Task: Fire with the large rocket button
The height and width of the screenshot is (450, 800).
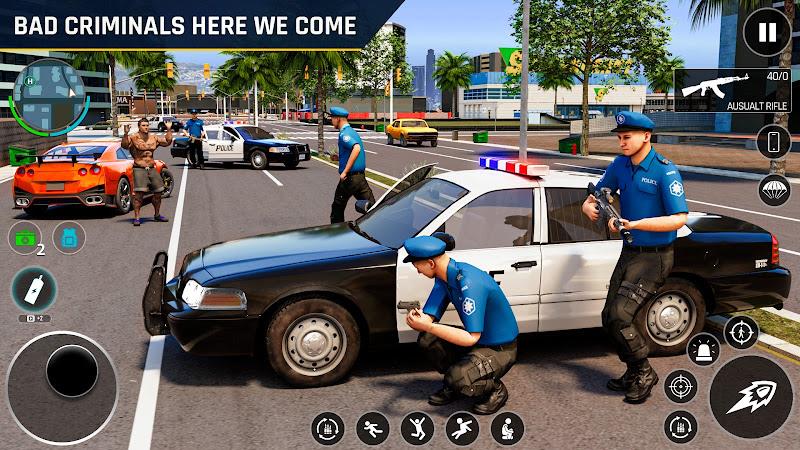Action: pyautogui.click(x=750, y=397)
